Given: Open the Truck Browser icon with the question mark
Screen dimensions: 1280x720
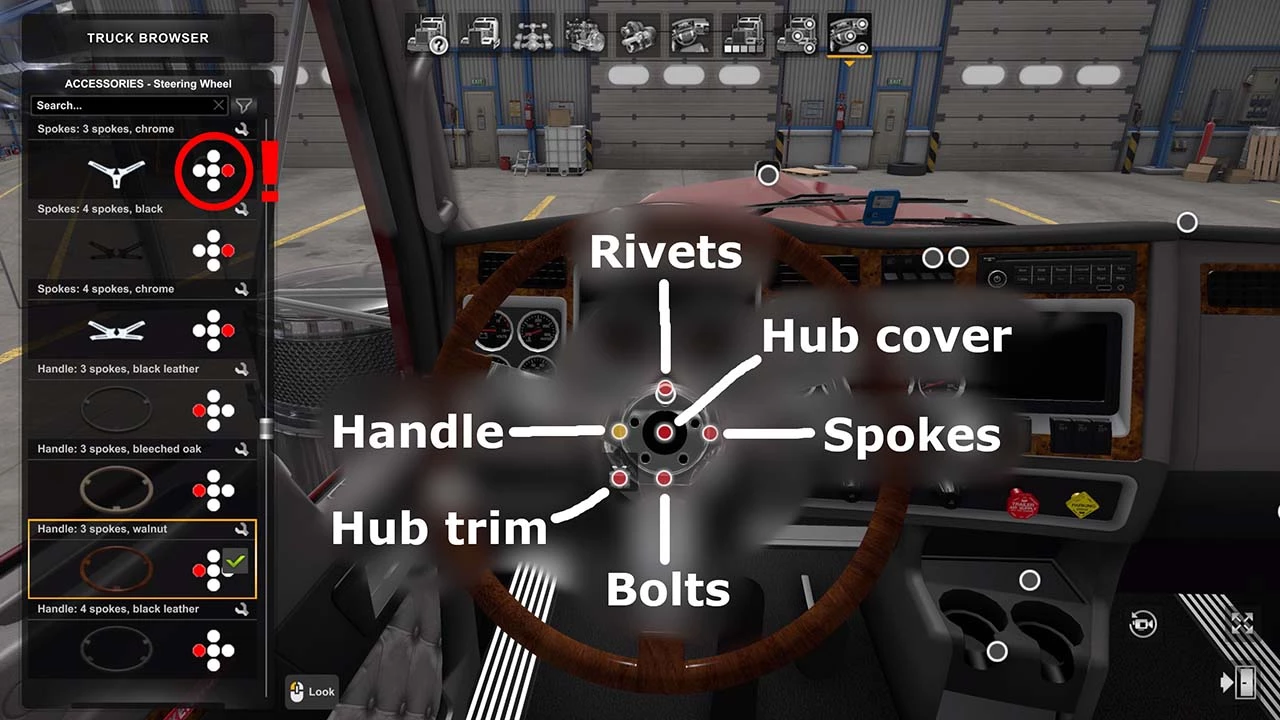Looking at the screenshot, I should tap(430, 32).
